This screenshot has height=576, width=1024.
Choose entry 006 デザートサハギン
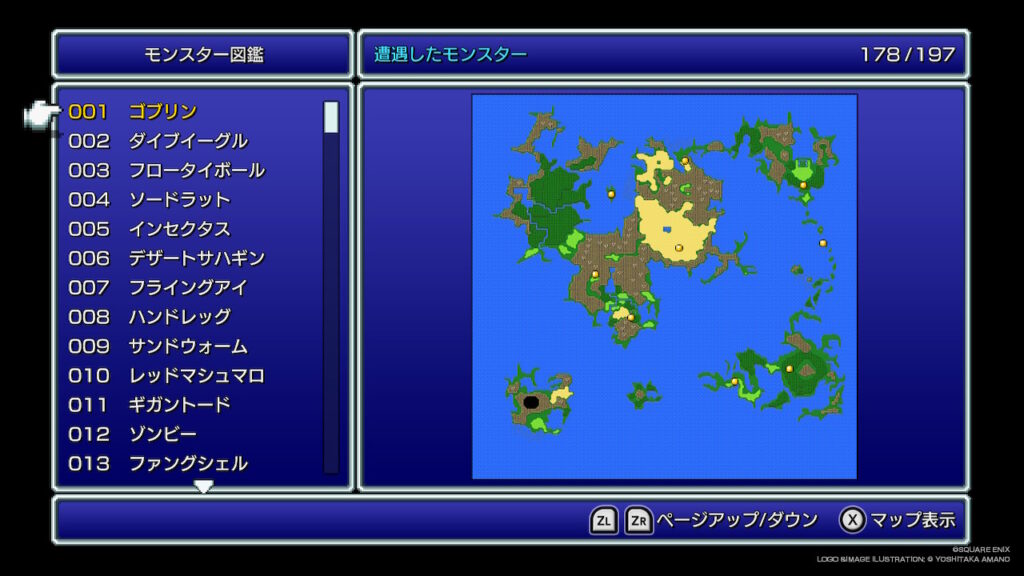point(196,258)
